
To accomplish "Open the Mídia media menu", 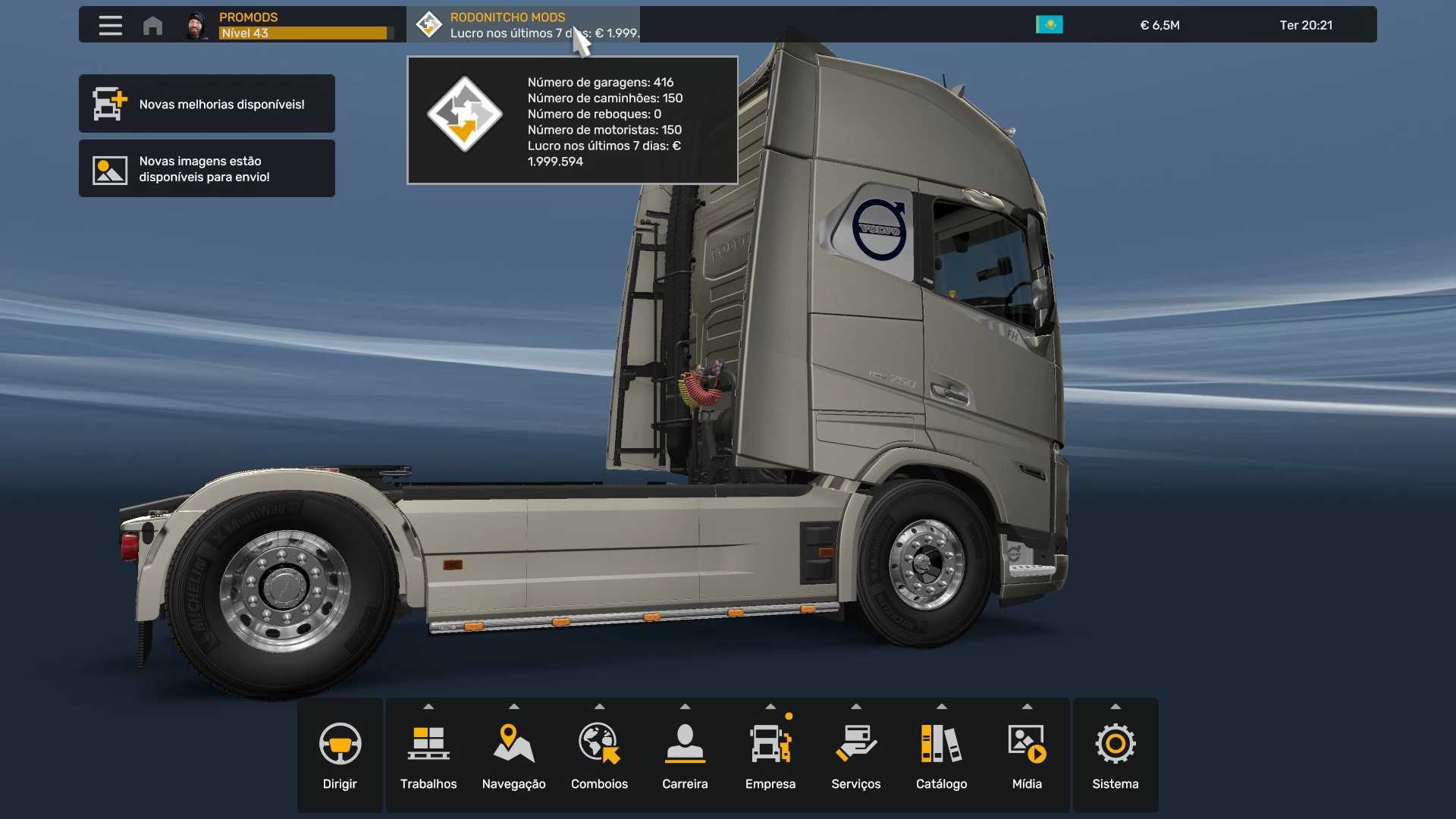I will (1027, 755).
